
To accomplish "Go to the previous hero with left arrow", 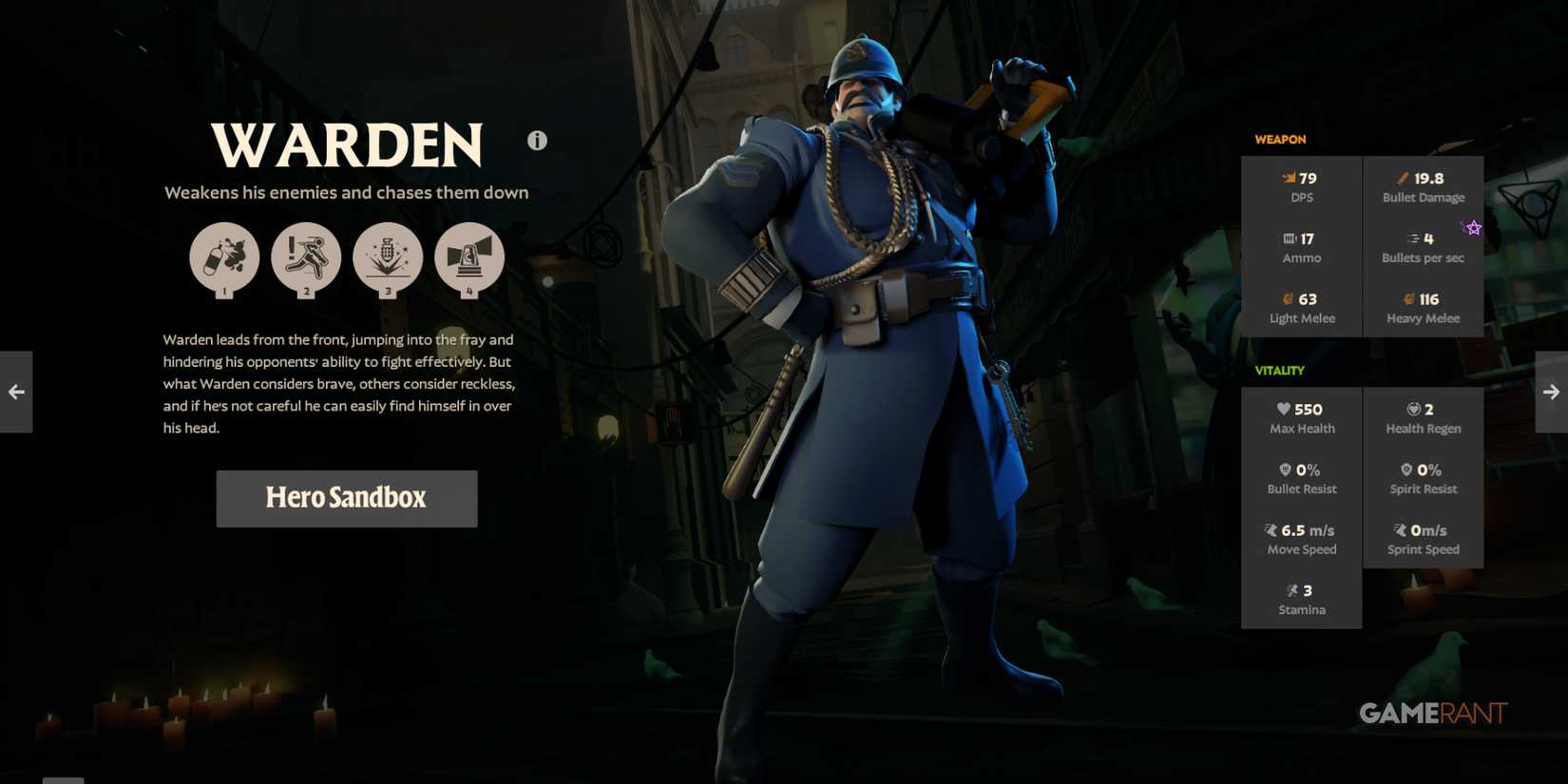I will (x=15, y=391).
